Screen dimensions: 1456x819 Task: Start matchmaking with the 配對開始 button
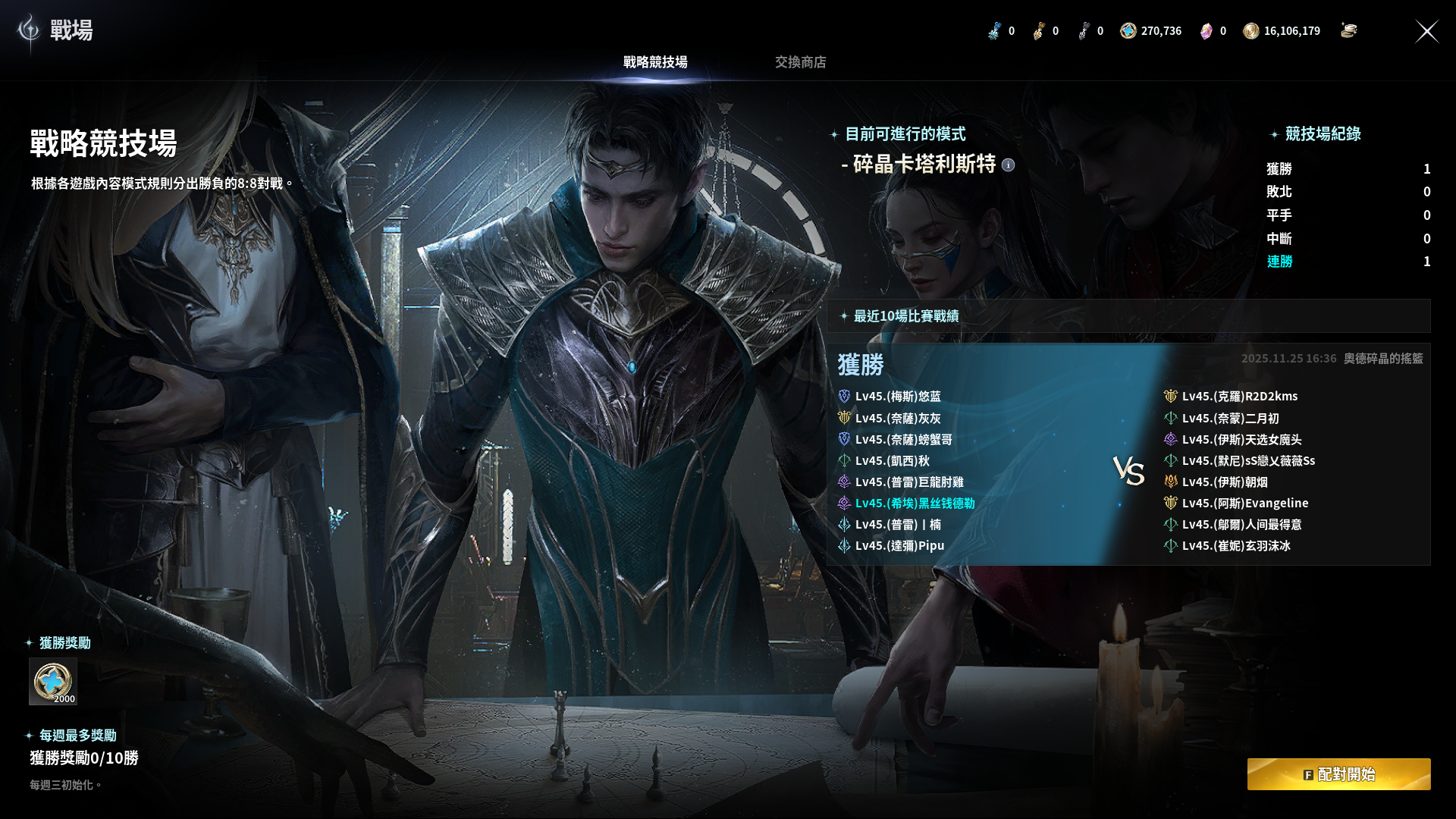click(x=1338, y=774)
